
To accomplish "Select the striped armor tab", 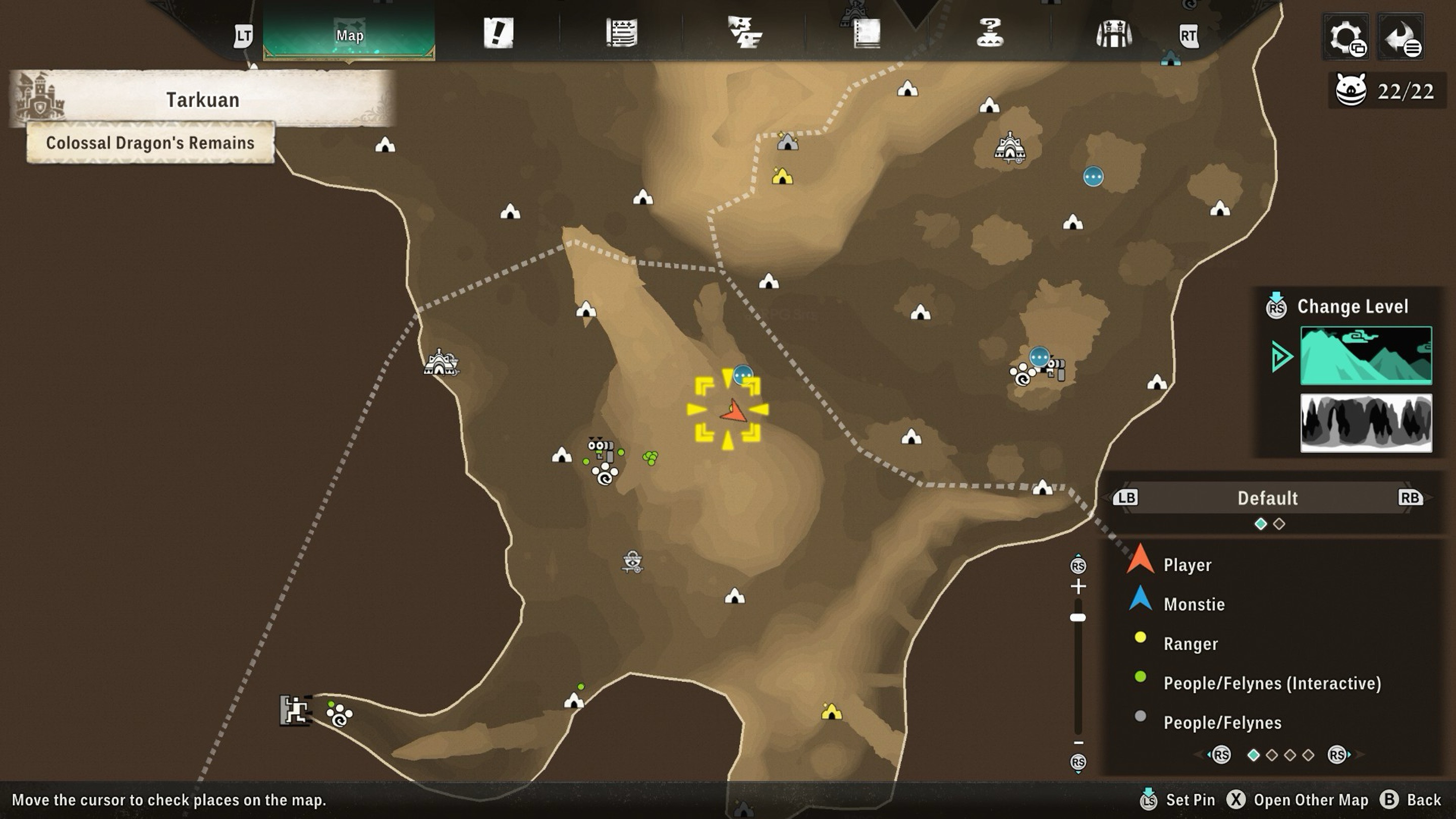I will 1113,34.
